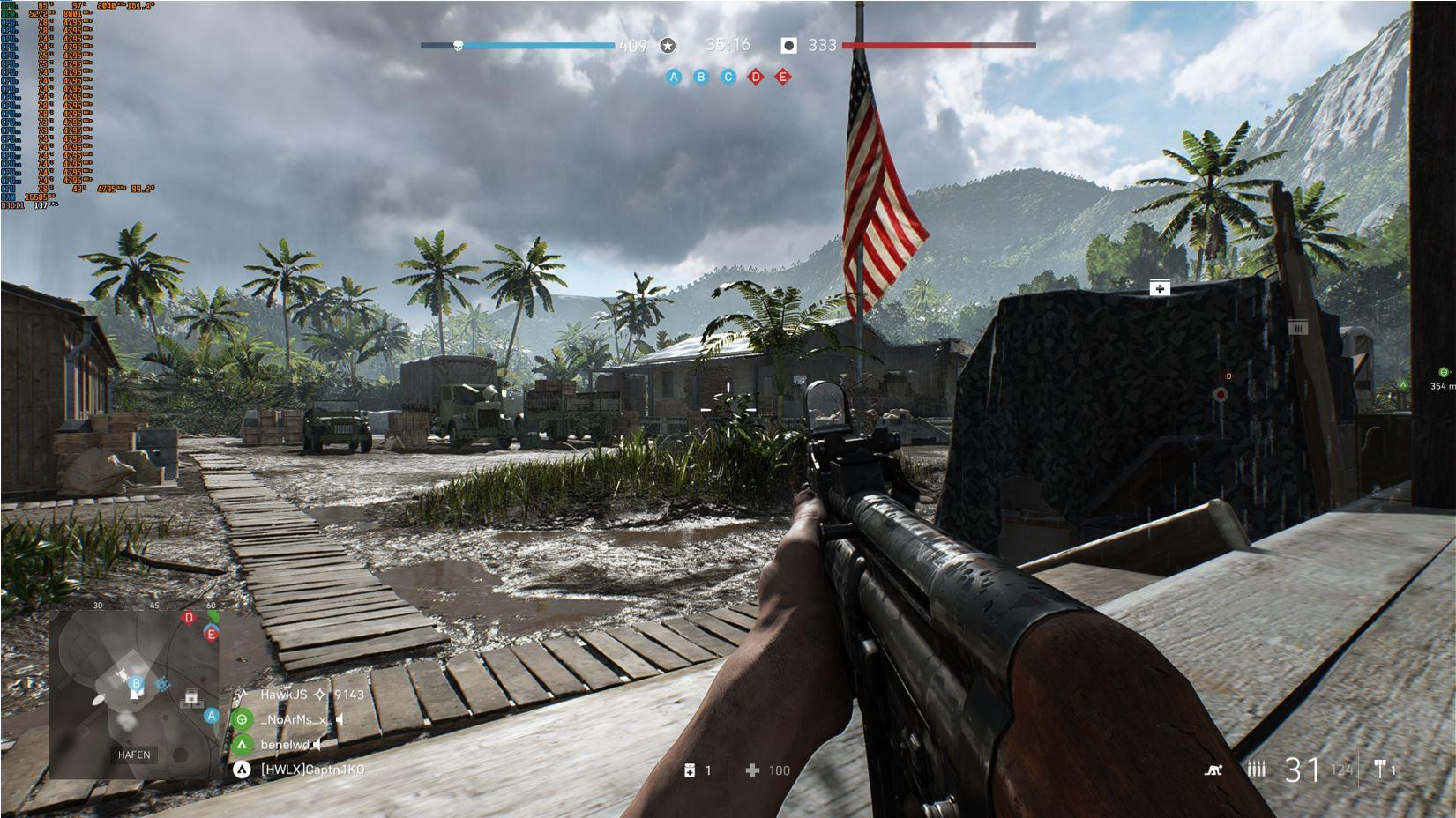Click the medical pouch icon
This screenshot has width=1456, height=818.
(690, 770)
